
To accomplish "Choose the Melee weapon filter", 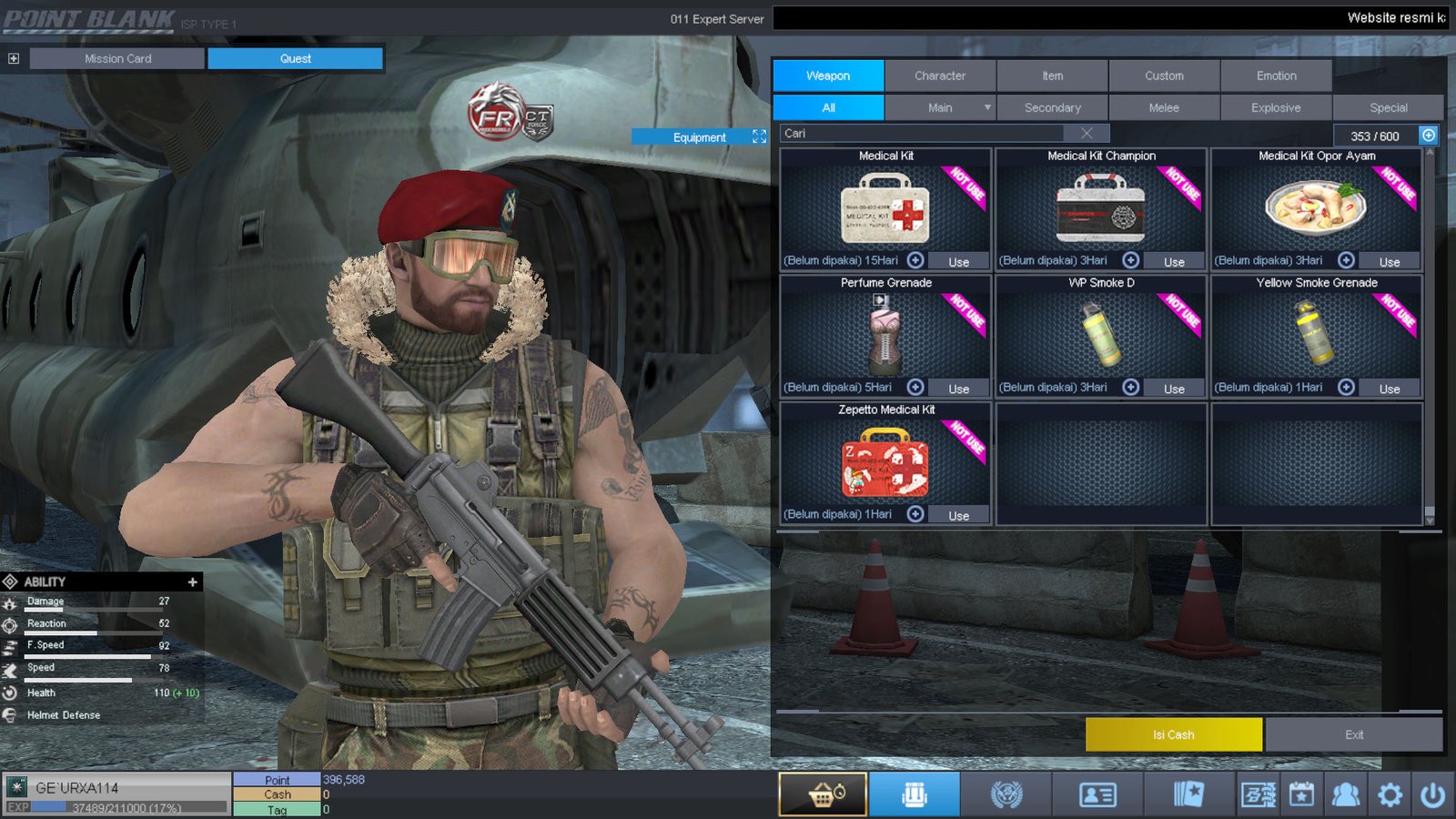I will click(x=1164, y=107).
